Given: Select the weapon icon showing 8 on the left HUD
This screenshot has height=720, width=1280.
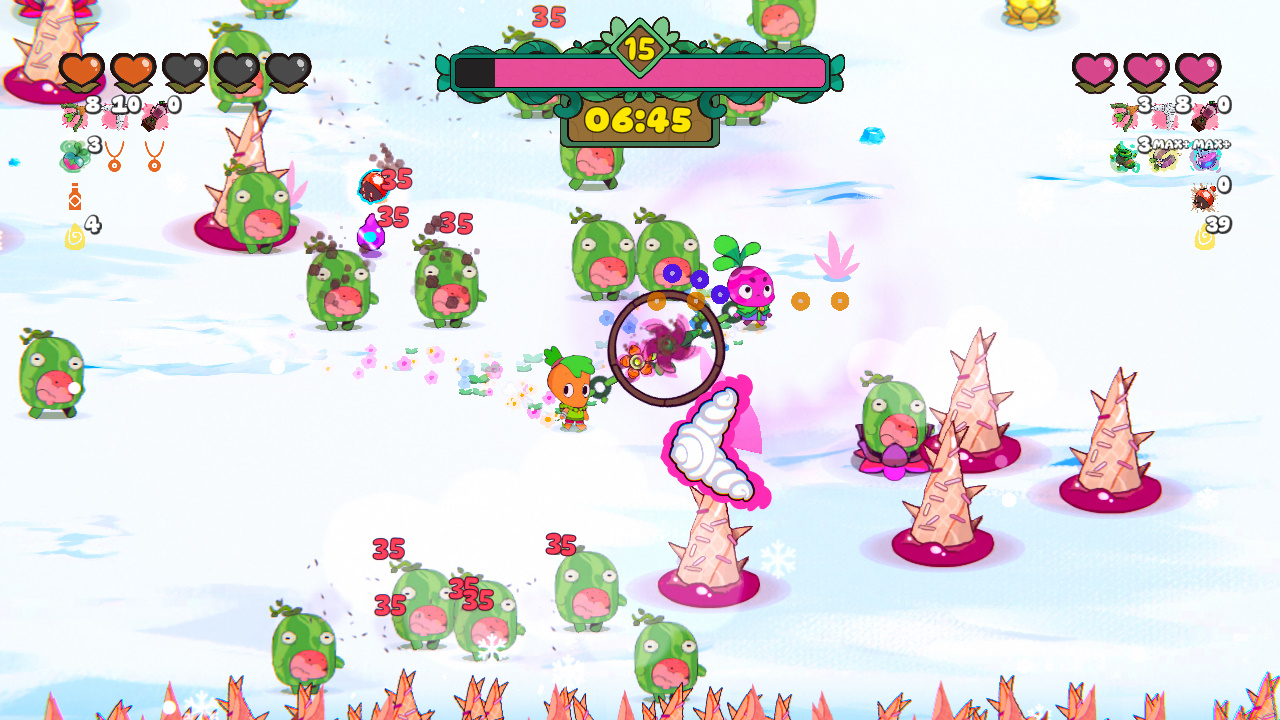Looking at the screenshot, I should [x=72, y=116].
